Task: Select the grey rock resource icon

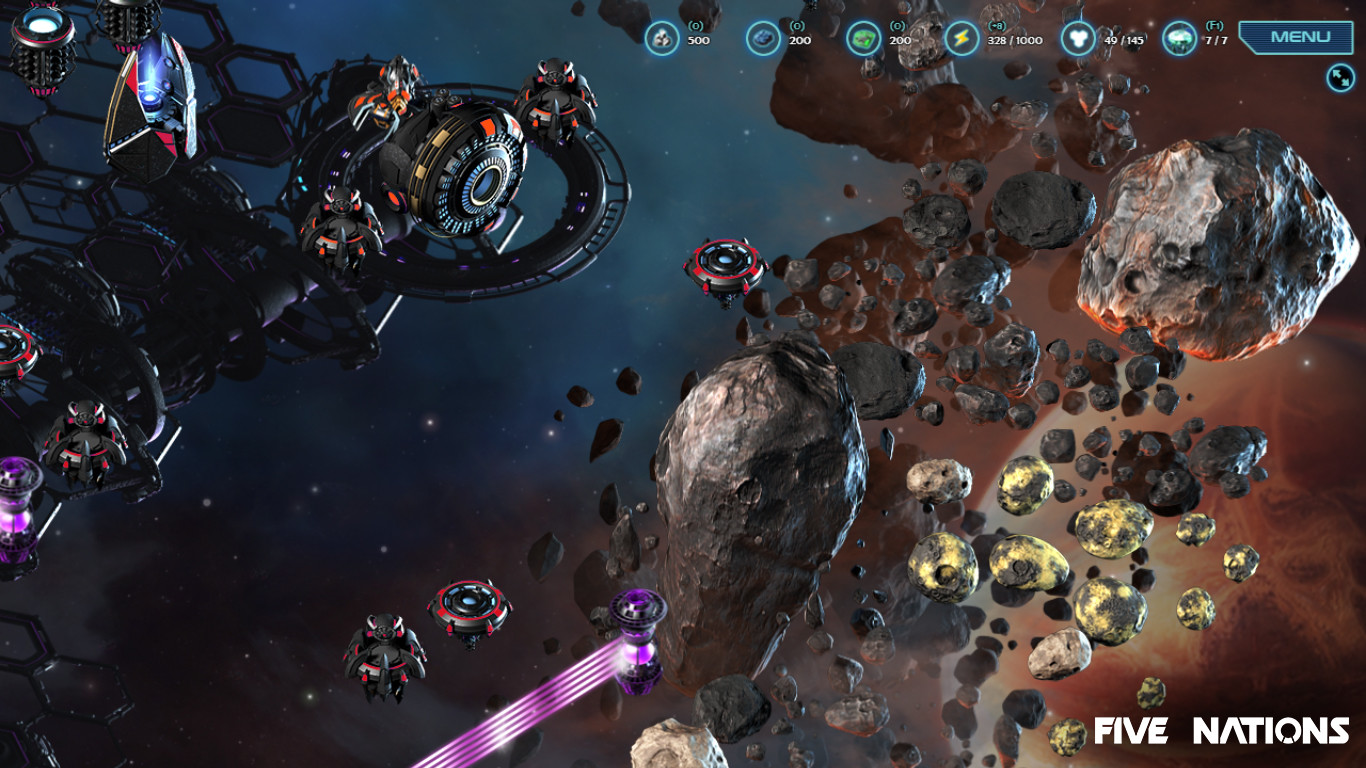Action: coord(662,39)
